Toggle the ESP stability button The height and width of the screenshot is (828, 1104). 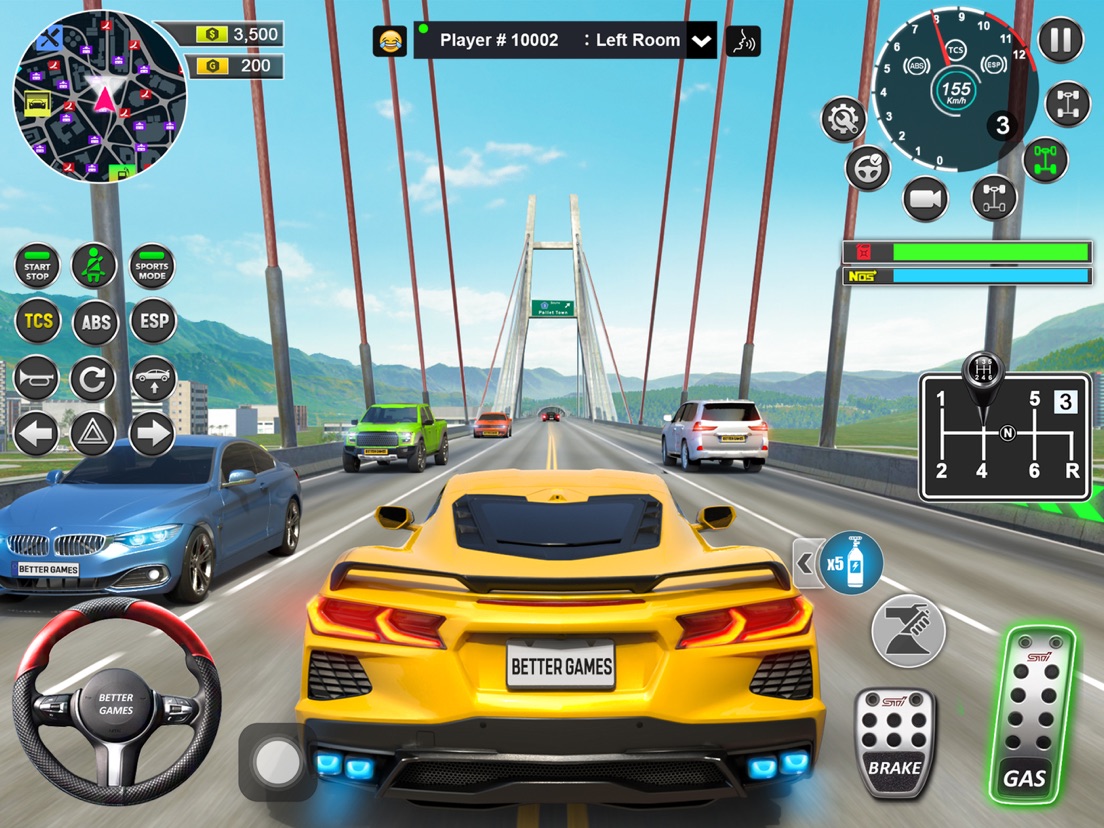[x=152, y=322]
